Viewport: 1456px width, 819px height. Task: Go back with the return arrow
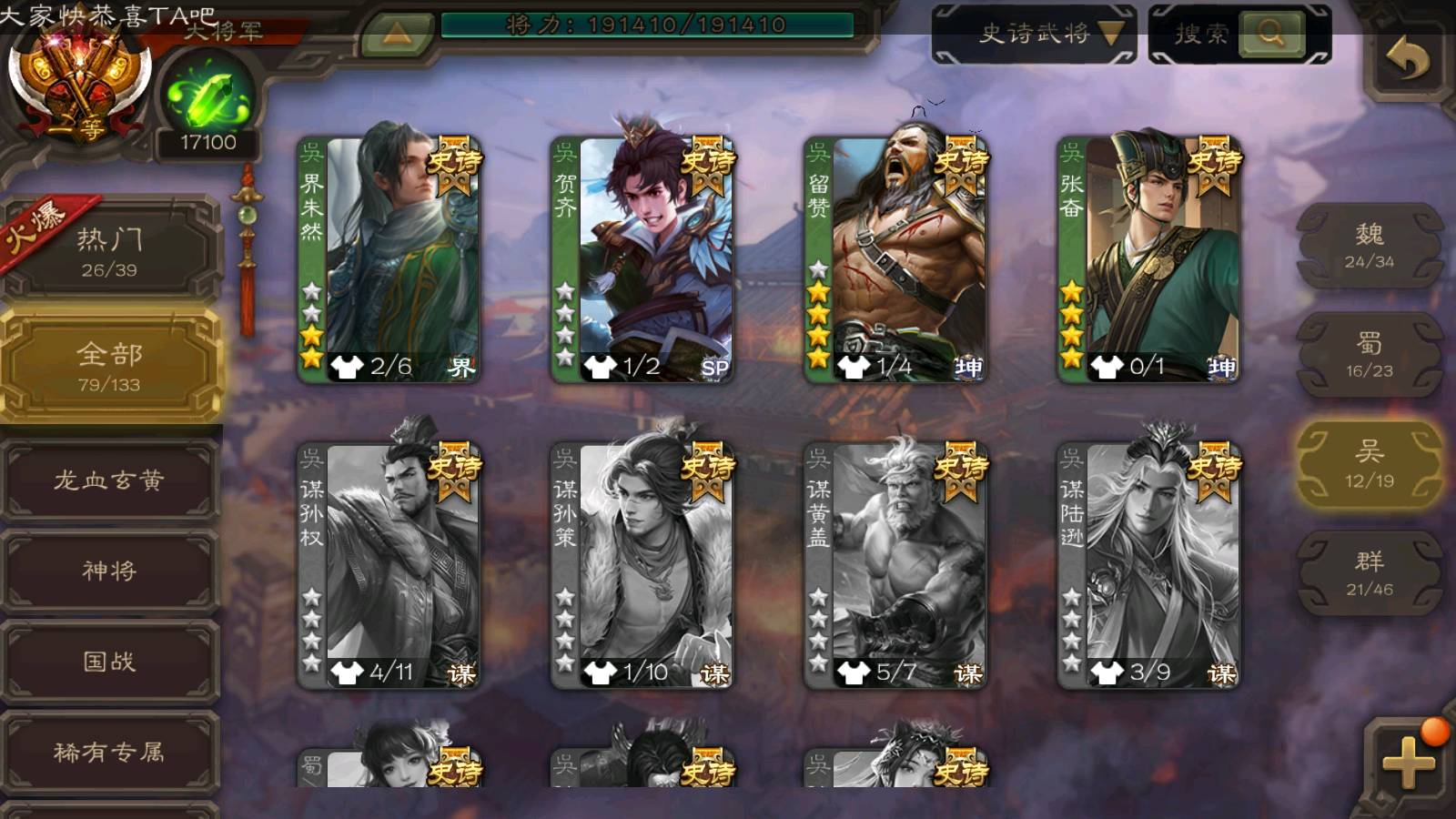[1408, 62]
